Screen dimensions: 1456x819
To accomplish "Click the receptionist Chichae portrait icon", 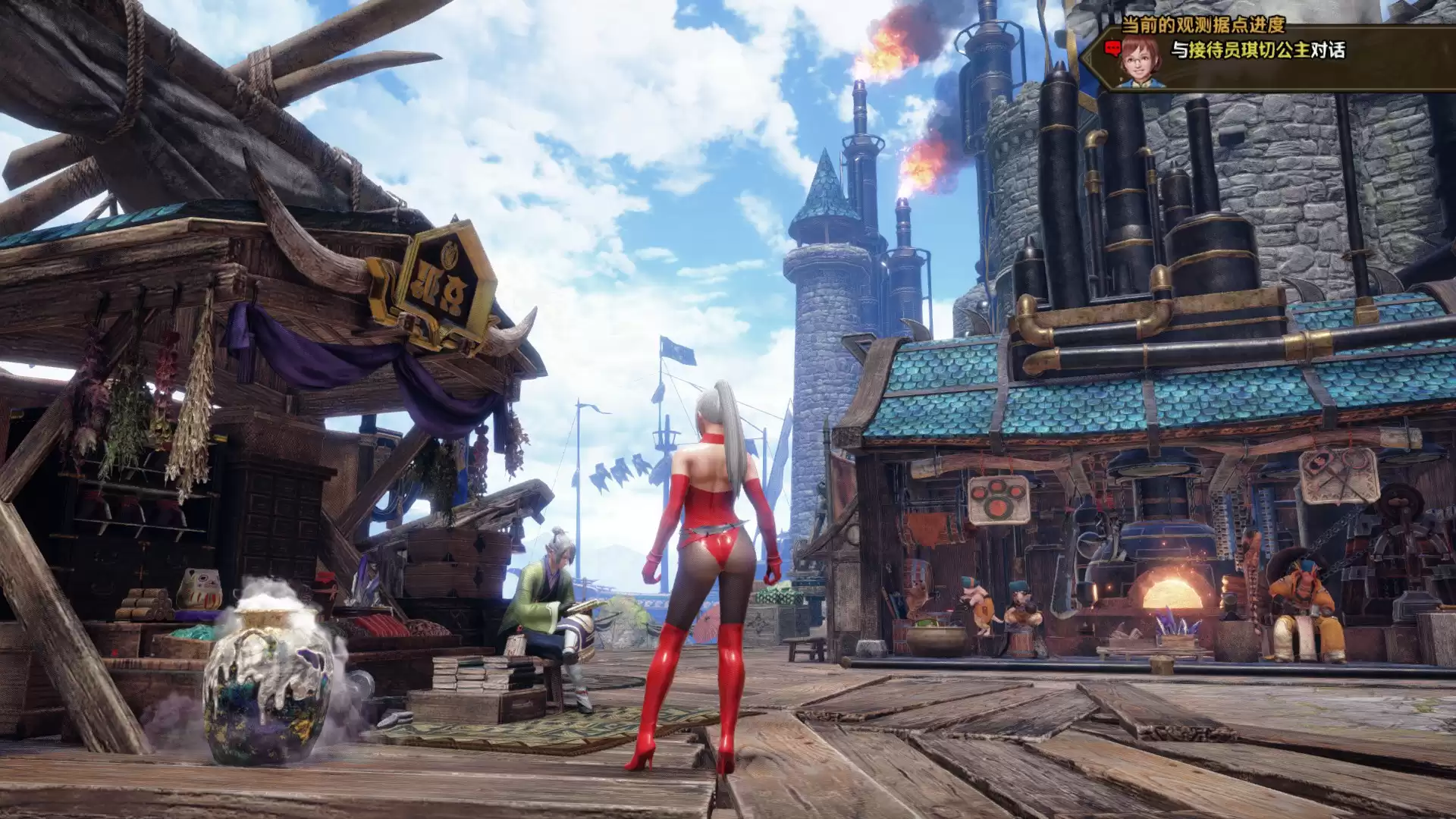I will click(1141, 60).
